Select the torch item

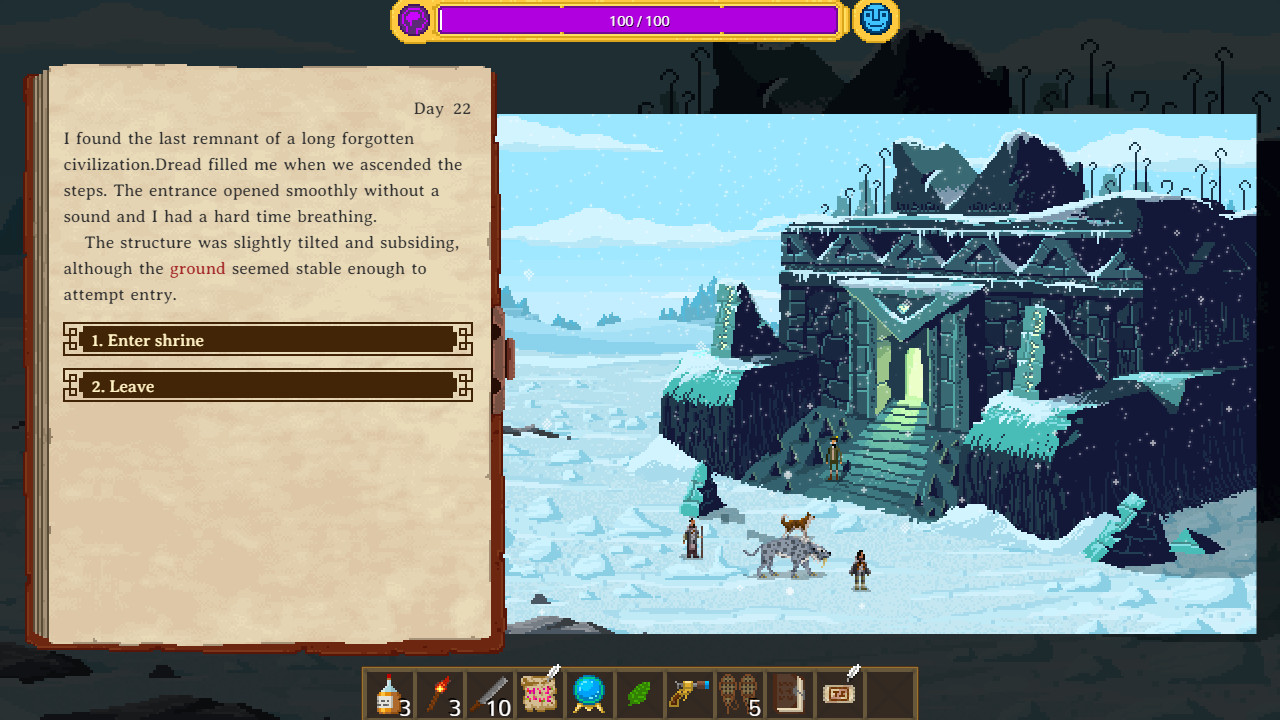(x=439, y=694)
